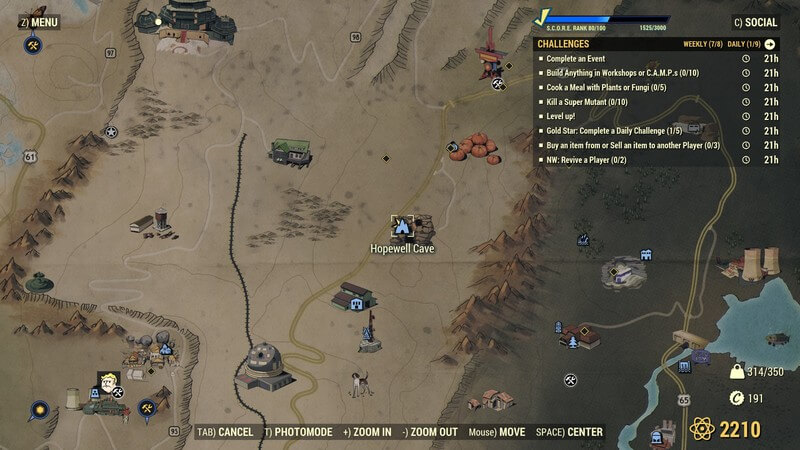Select the flying saucer location icon
This screenshot has height=450, width=800.
point(40,284)
